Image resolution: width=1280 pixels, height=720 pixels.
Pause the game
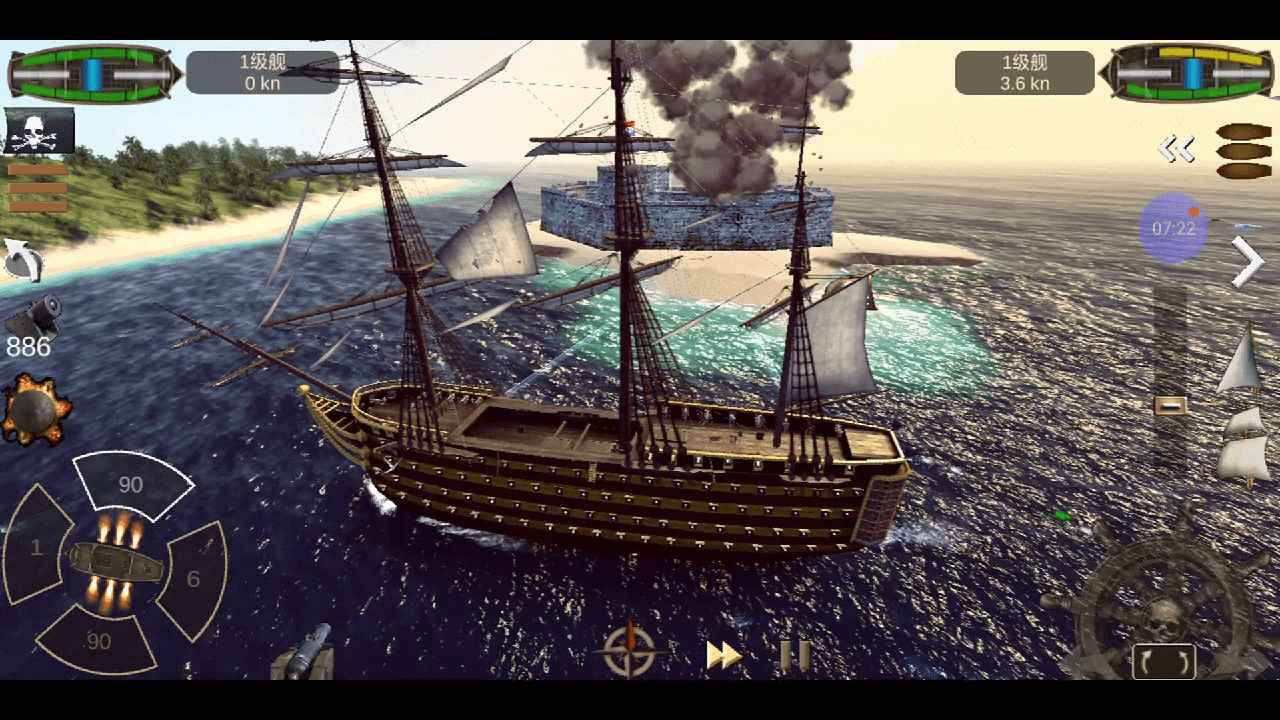point(793,655)
